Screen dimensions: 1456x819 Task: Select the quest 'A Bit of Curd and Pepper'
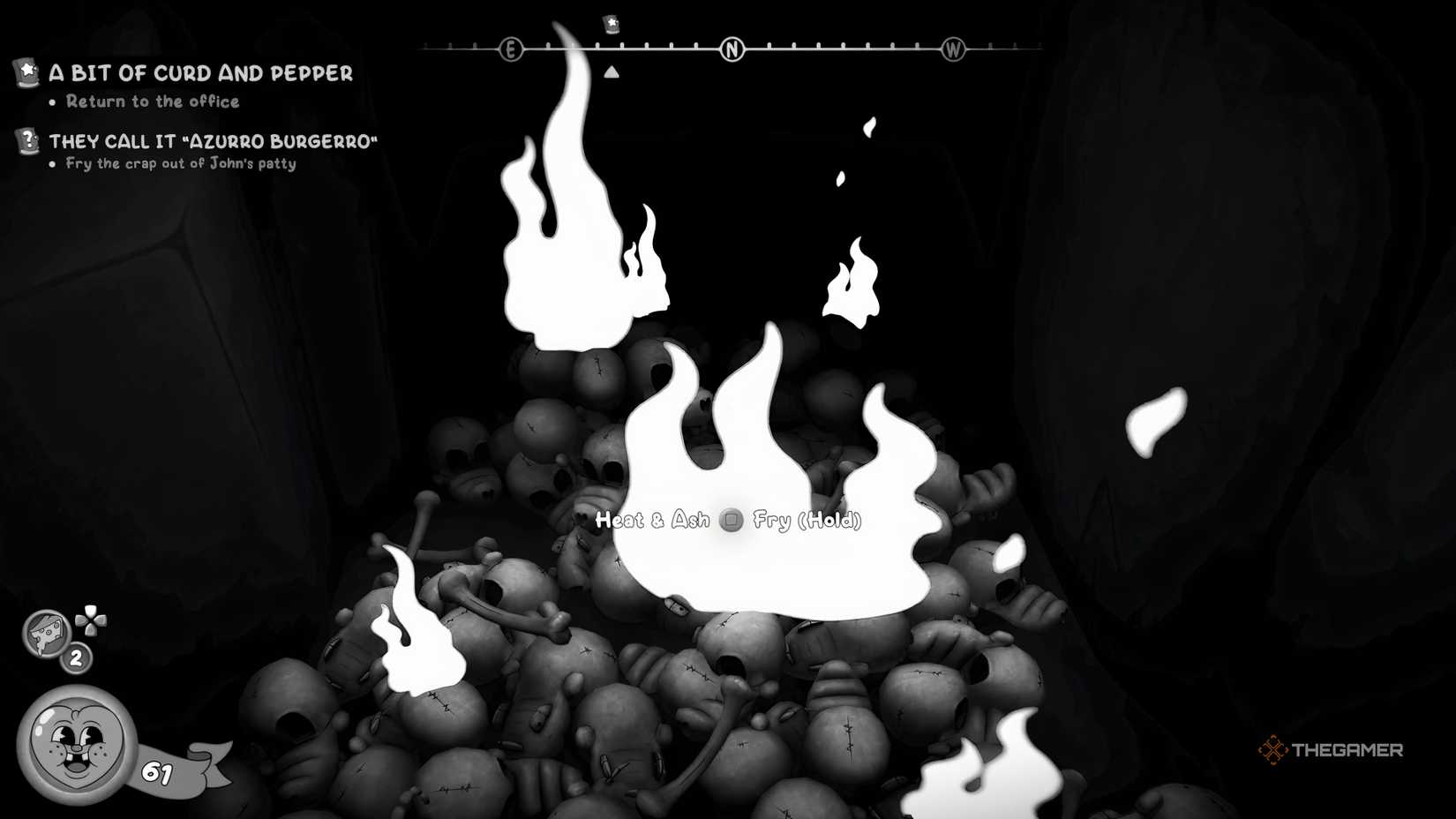point(201,74)
